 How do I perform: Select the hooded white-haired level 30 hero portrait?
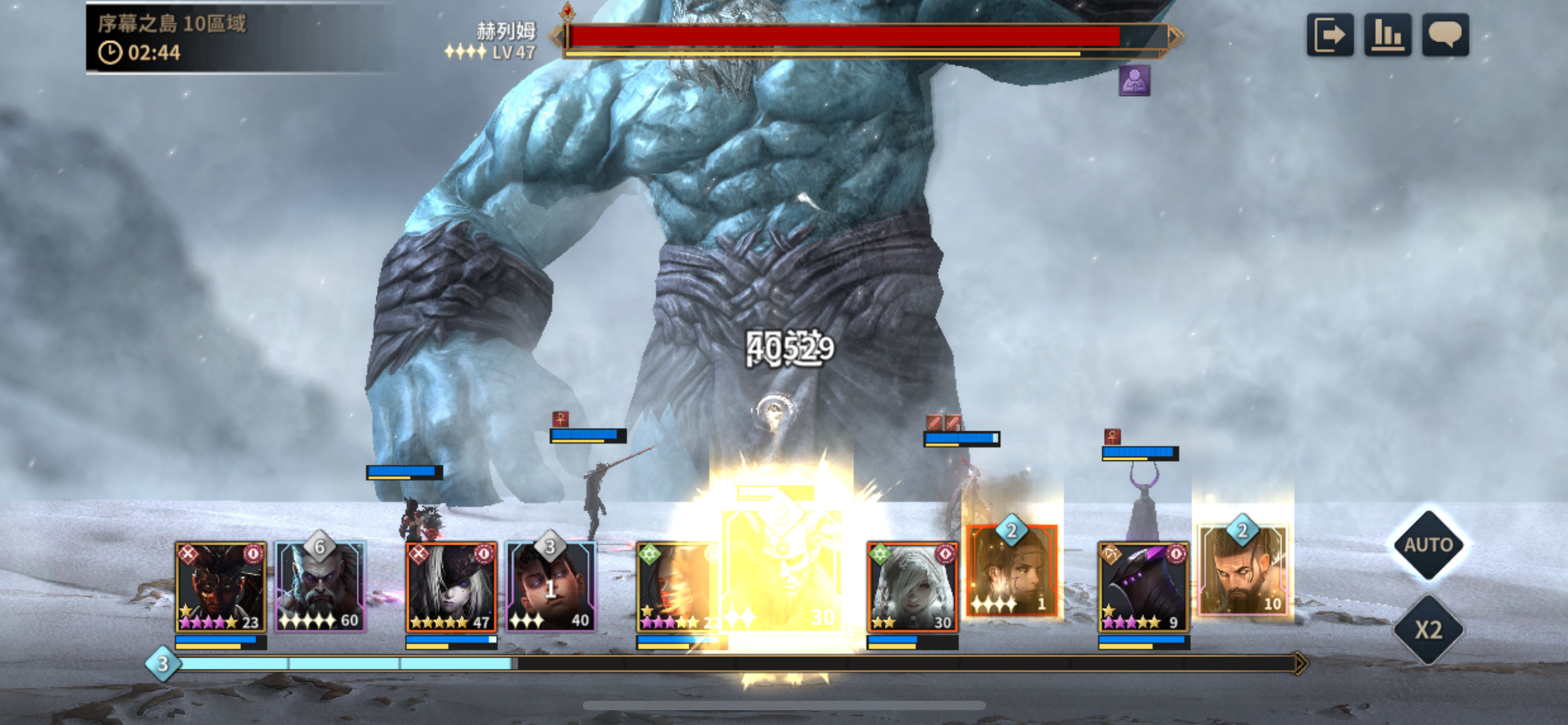tap(912, 587)
